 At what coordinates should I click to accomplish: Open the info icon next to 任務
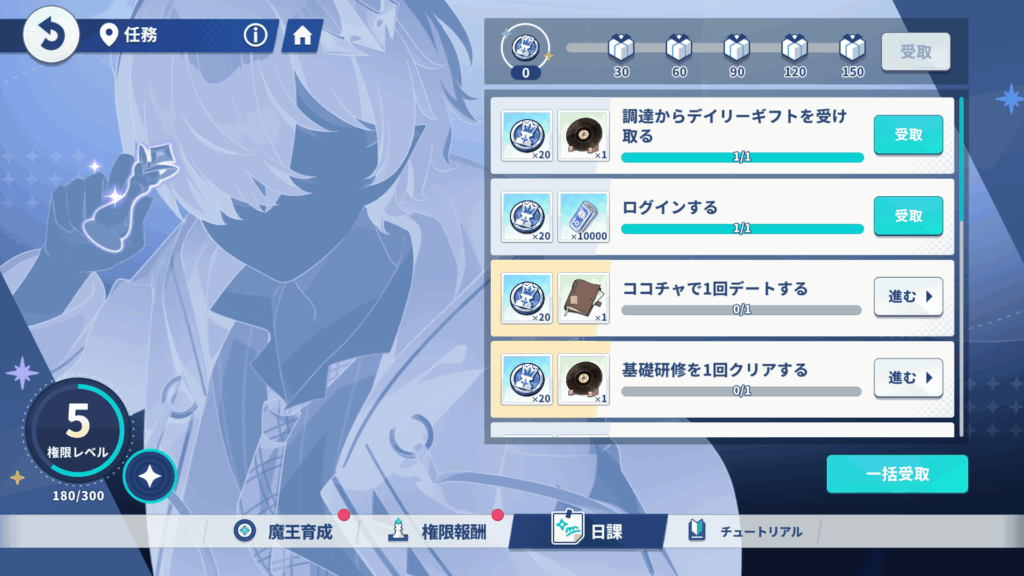(256, 36)
